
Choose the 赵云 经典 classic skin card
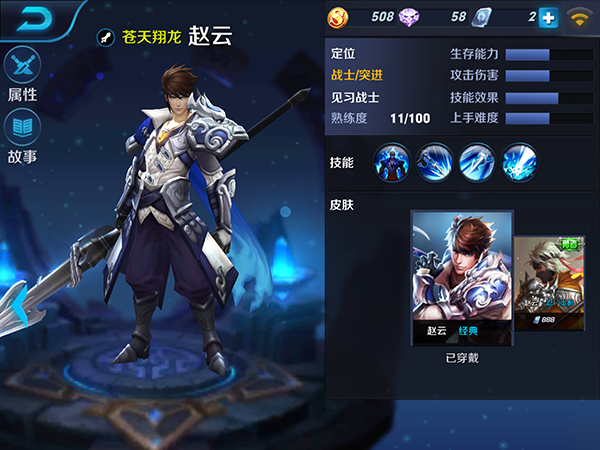click(462, 277)
